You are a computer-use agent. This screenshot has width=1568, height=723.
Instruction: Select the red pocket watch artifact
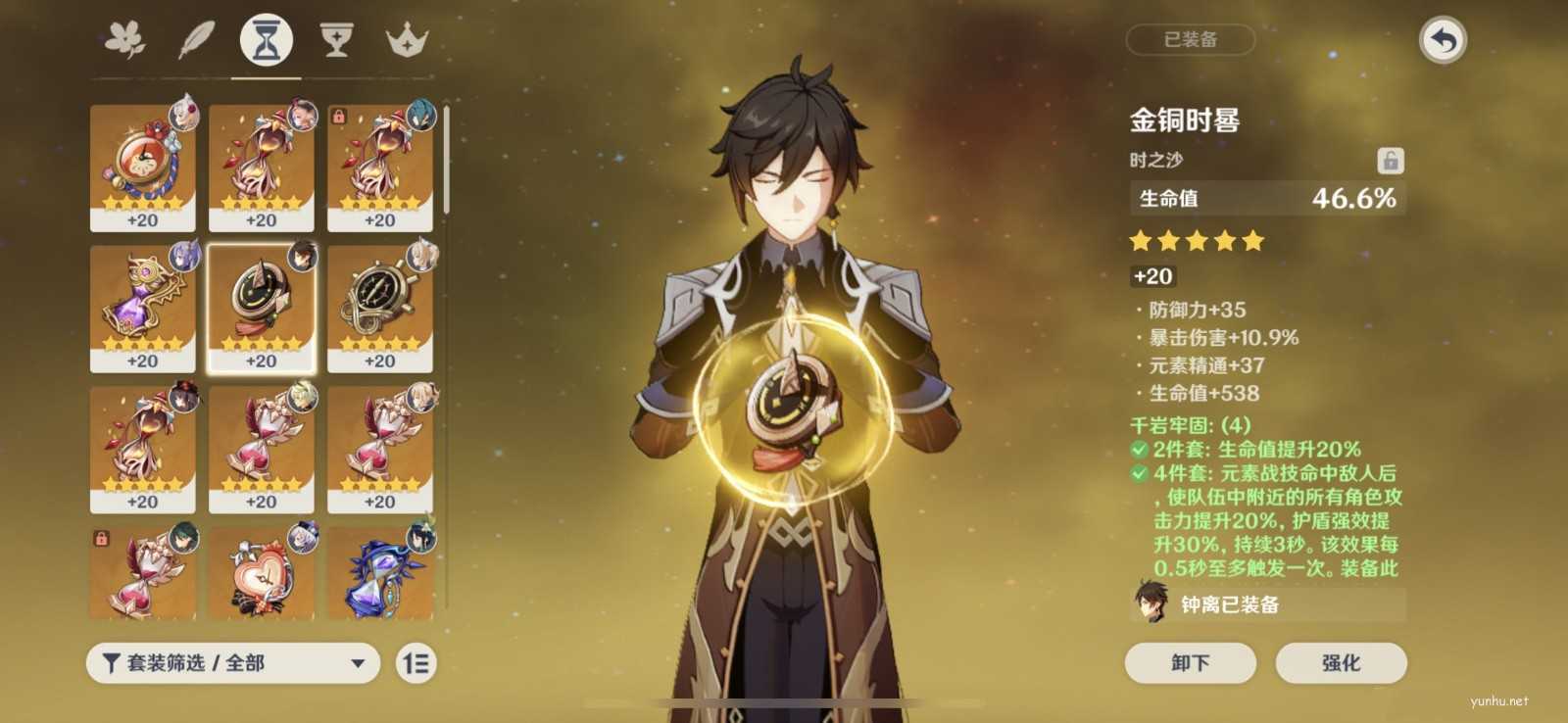point(143,167)
